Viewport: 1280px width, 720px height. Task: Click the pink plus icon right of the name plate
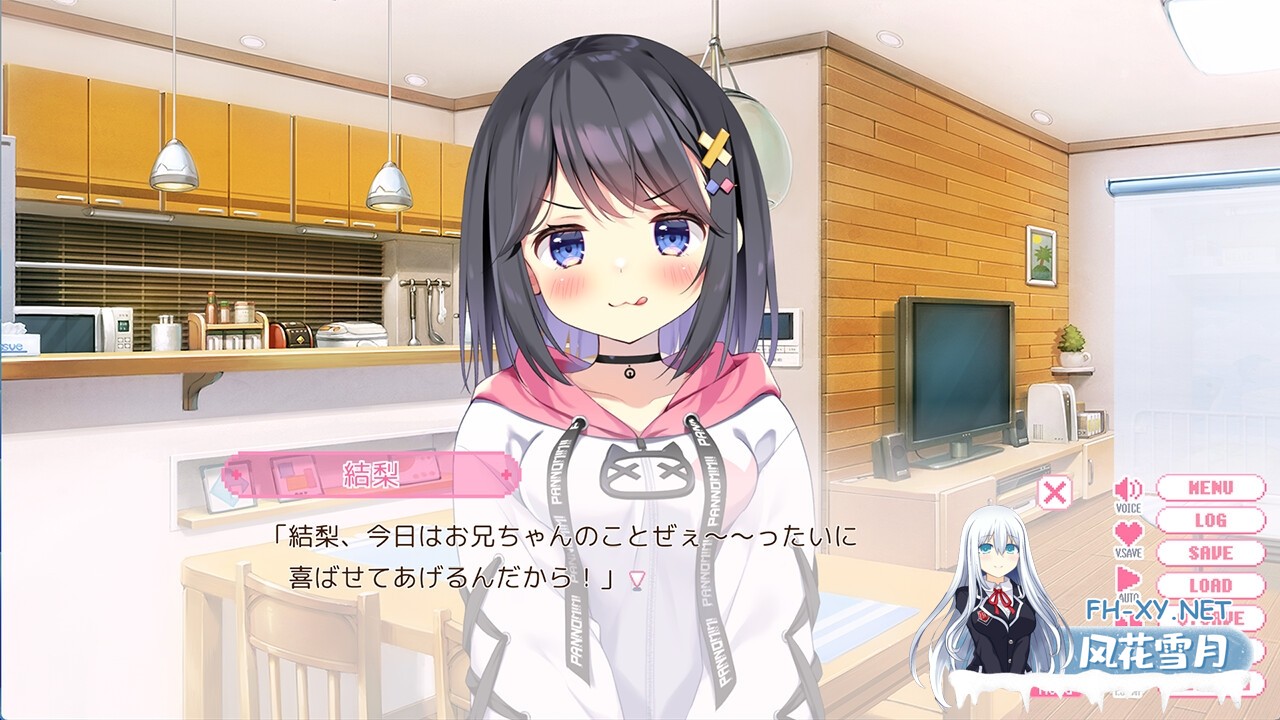pos(508,474)
